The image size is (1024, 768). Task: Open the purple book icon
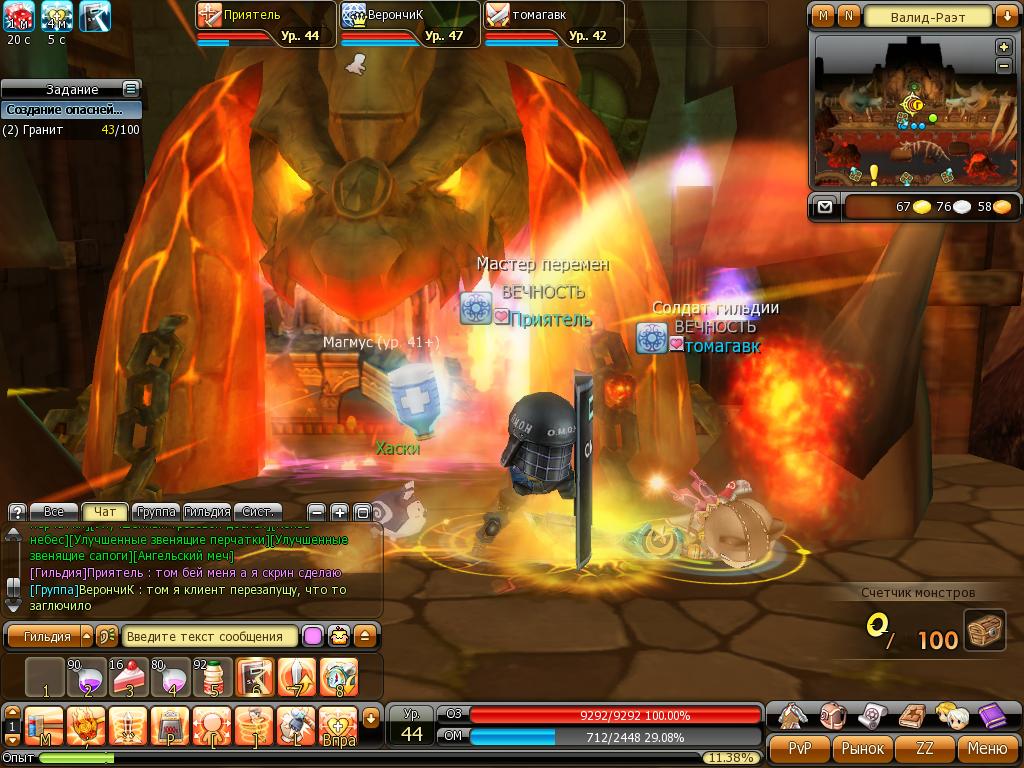(992, 715)
